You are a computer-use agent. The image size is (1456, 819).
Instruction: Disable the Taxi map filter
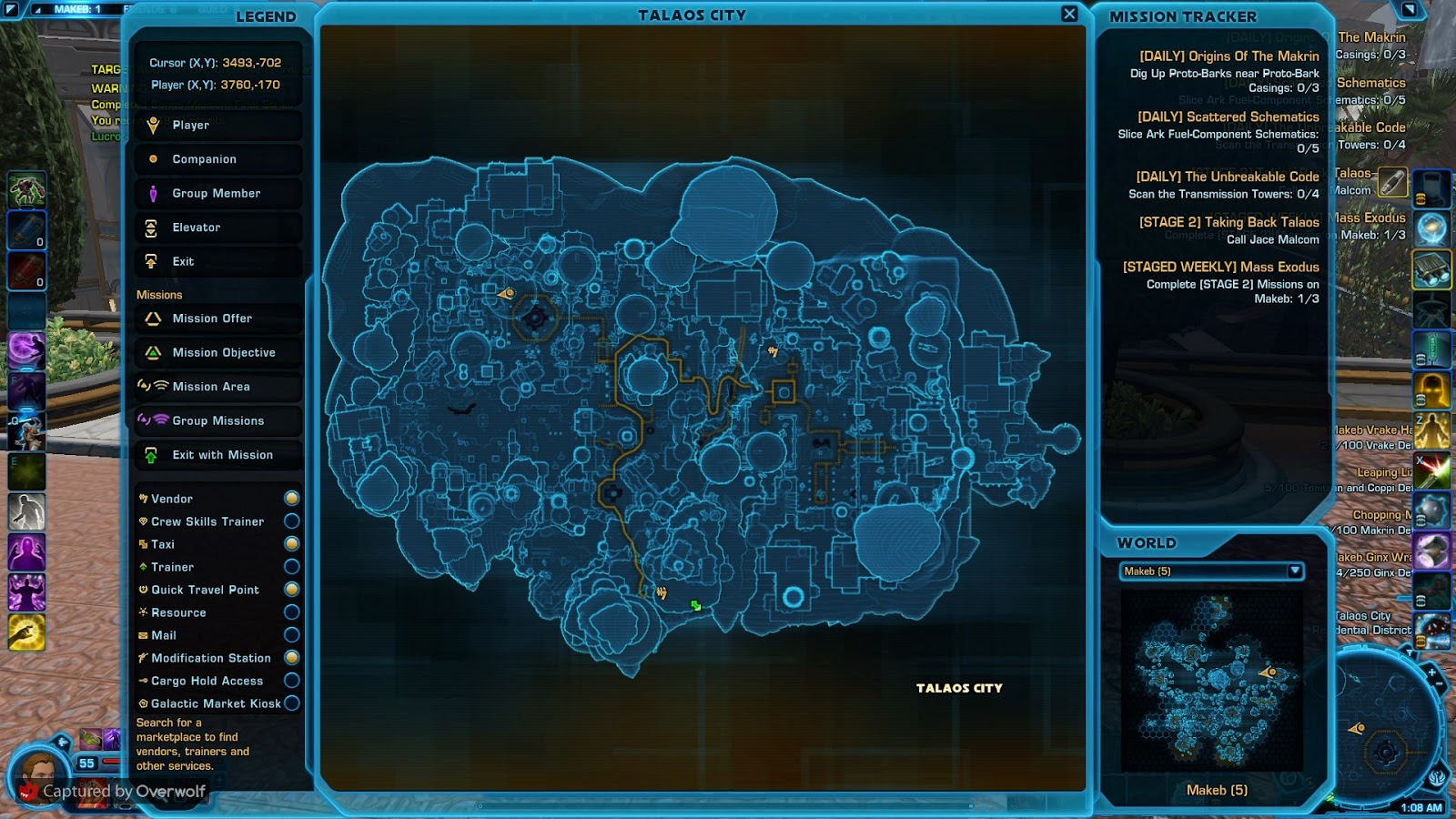pyautogui.click(x=291, y=544)
